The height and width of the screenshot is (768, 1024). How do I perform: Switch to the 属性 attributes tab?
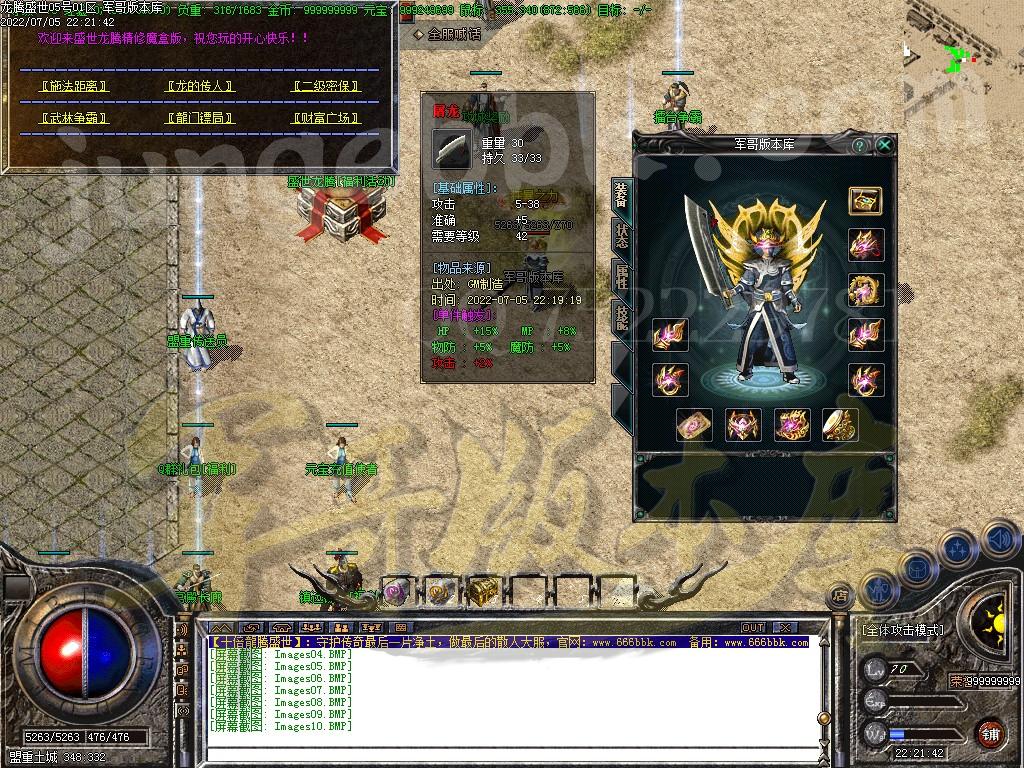(x=622, y=277)
